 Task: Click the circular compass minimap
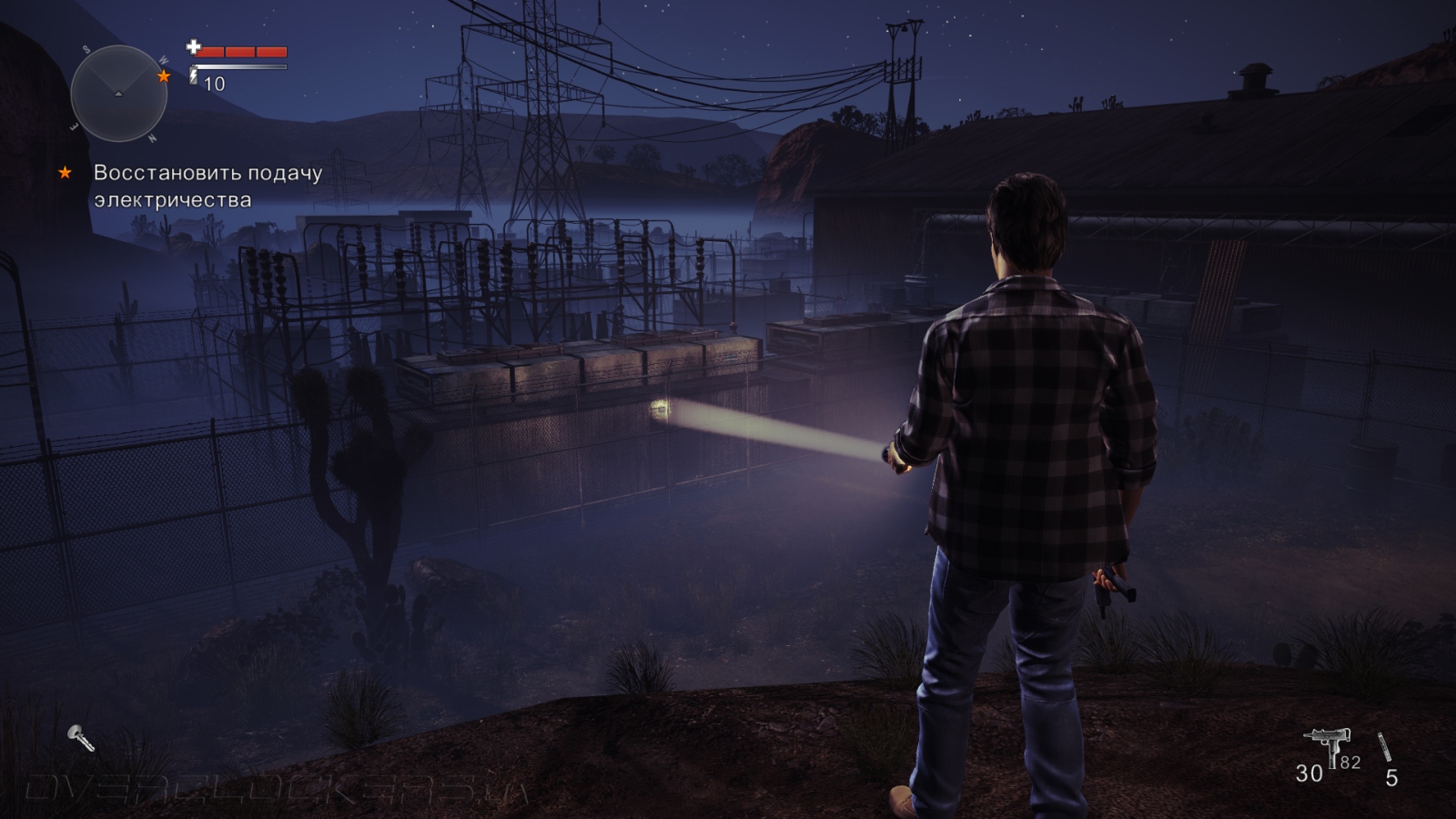click(118, 93)
